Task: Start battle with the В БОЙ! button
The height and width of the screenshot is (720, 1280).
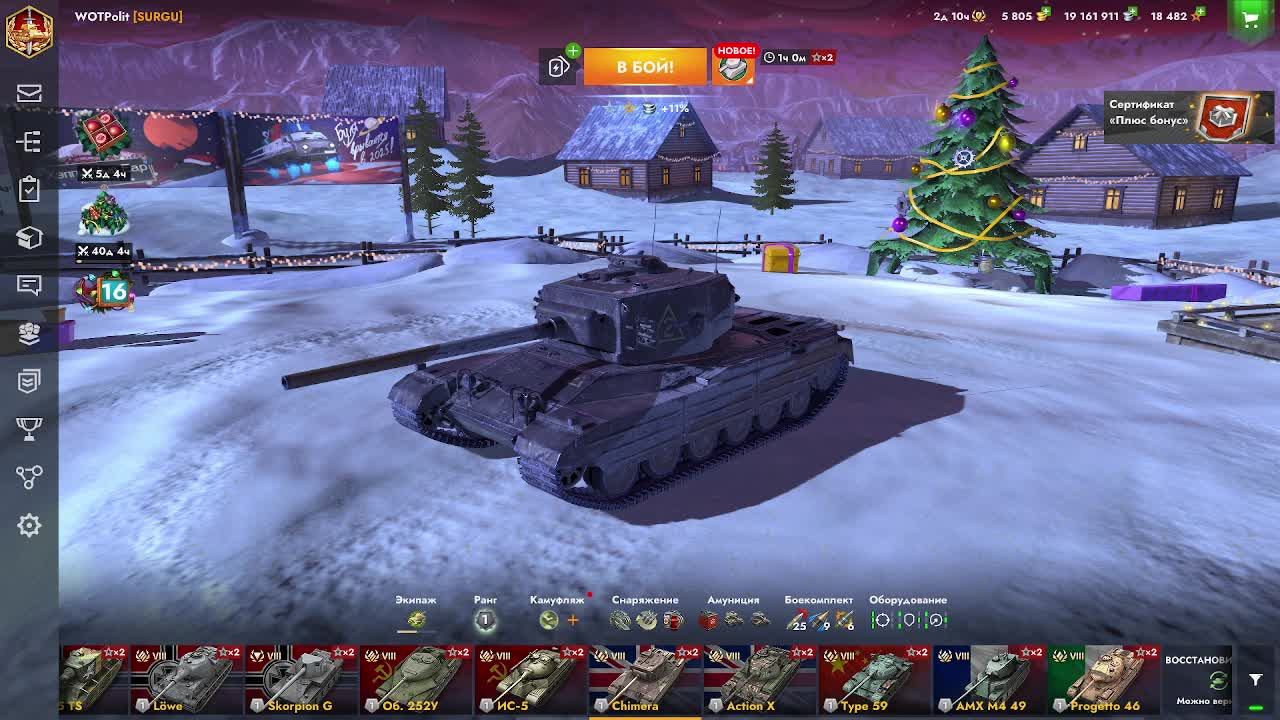Action: [x=645, y=67]
